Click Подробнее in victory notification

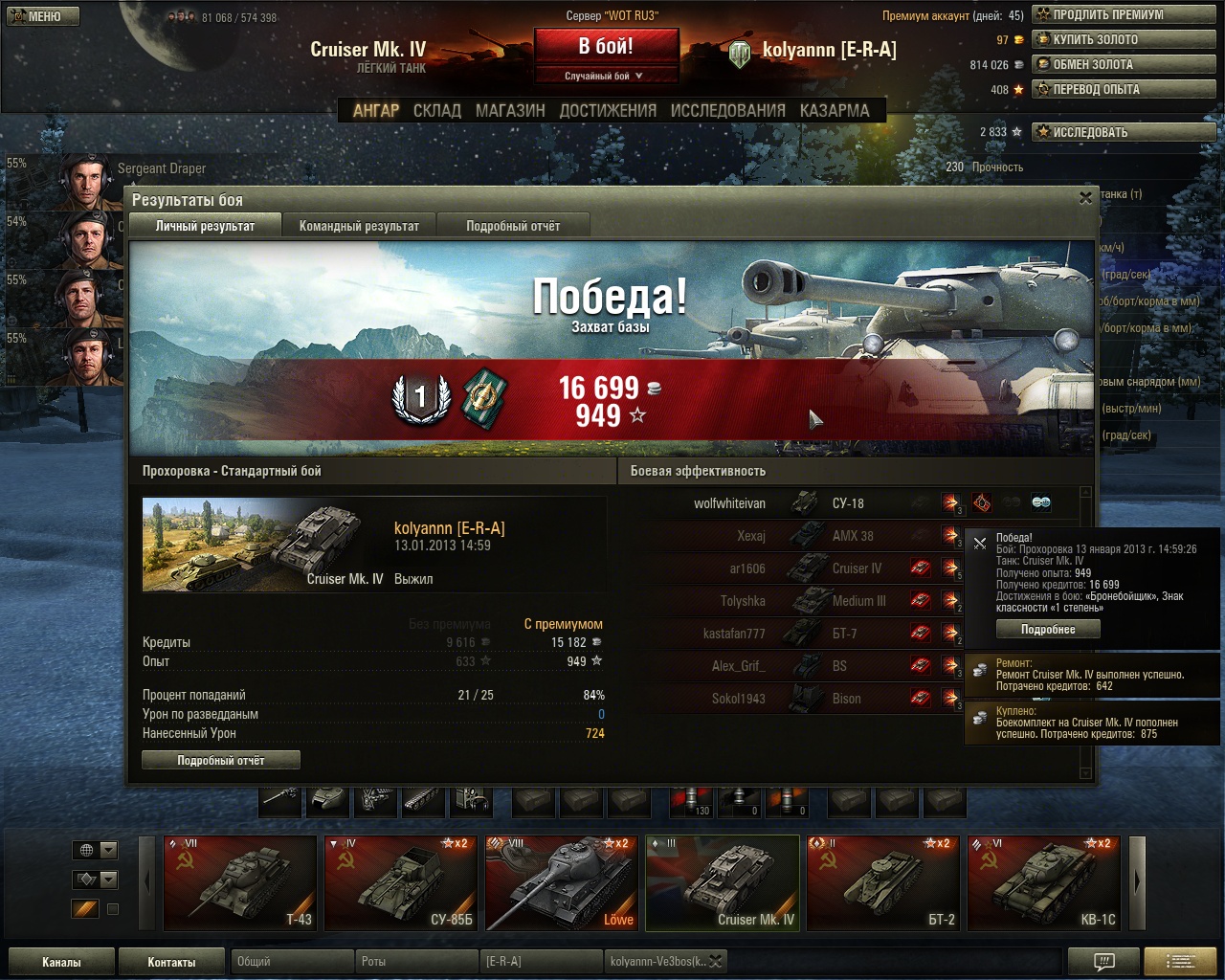(x=1048, y=630)
